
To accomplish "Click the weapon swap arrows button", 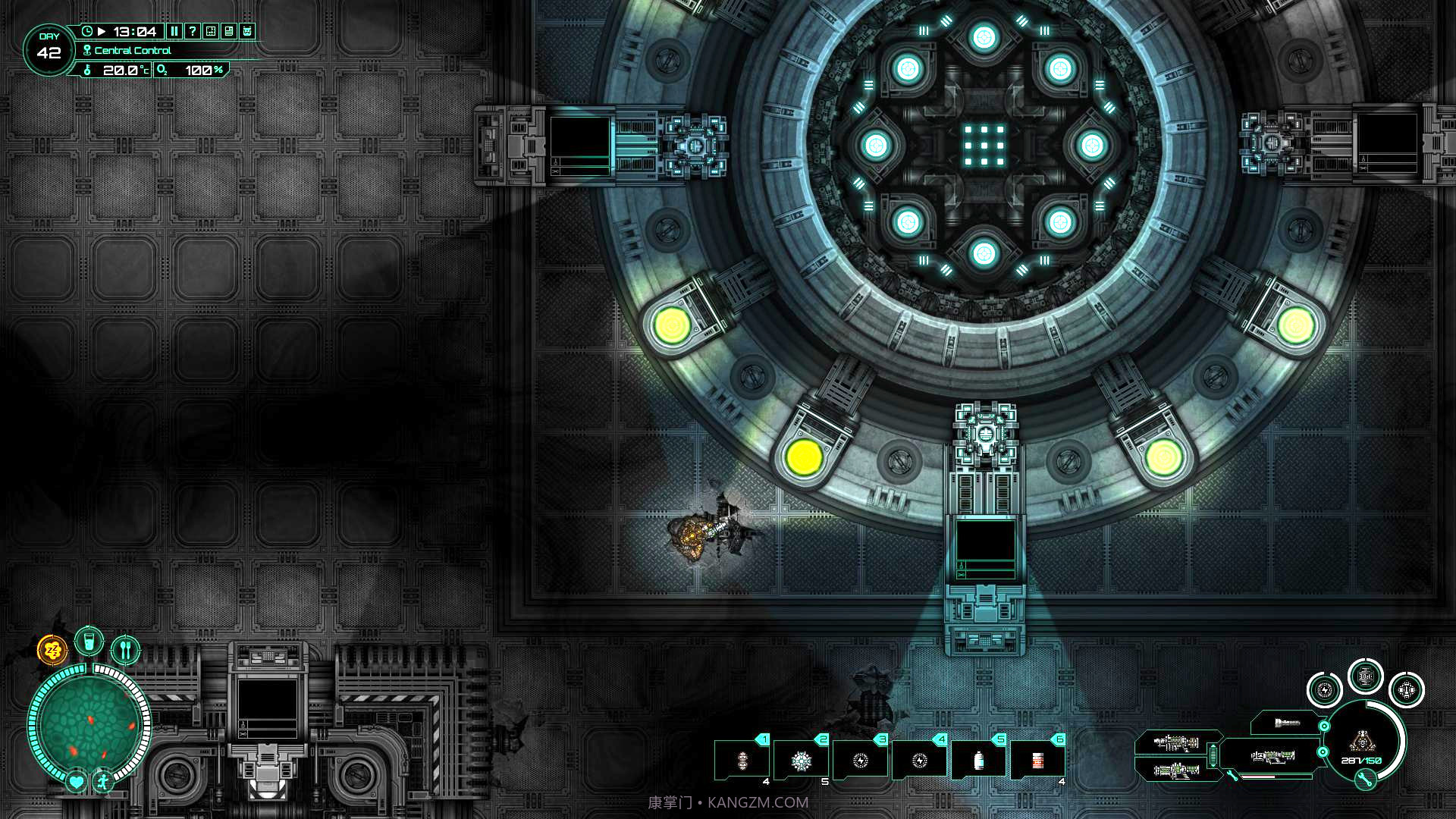I will [x=1213, y=756].
